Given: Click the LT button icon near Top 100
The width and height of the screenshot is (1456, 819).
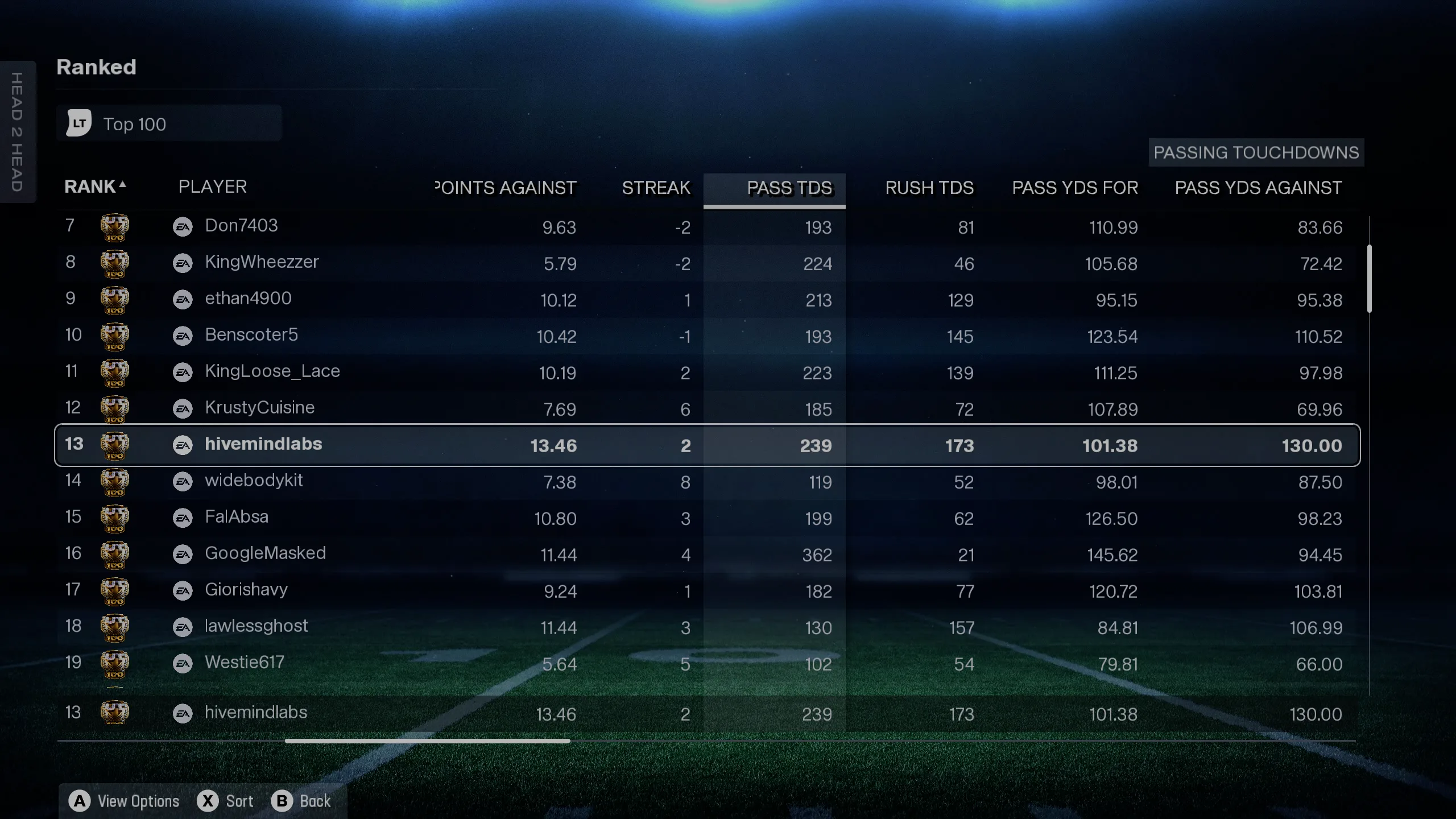Looking at the screenshot, I should tap(78, 123).
